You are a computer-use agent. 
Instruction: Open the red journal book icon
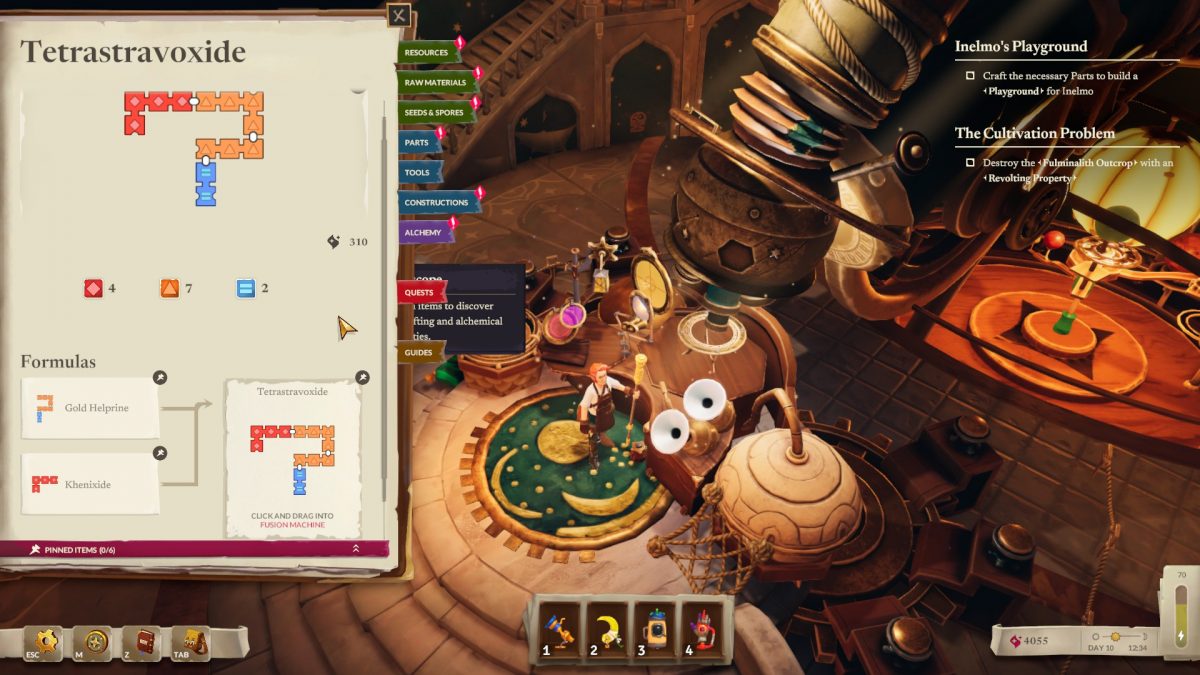coord(147,641)
